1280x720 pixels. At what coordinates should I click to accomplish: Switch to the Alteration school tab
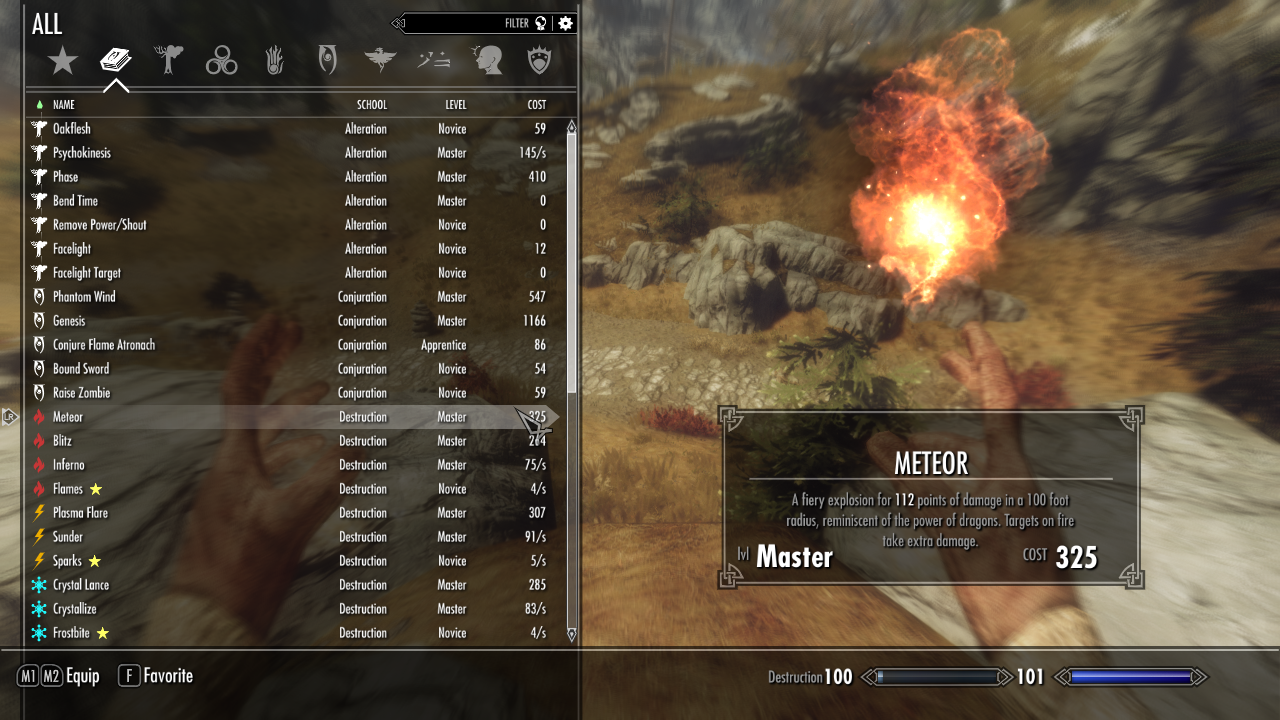(169, 61)
